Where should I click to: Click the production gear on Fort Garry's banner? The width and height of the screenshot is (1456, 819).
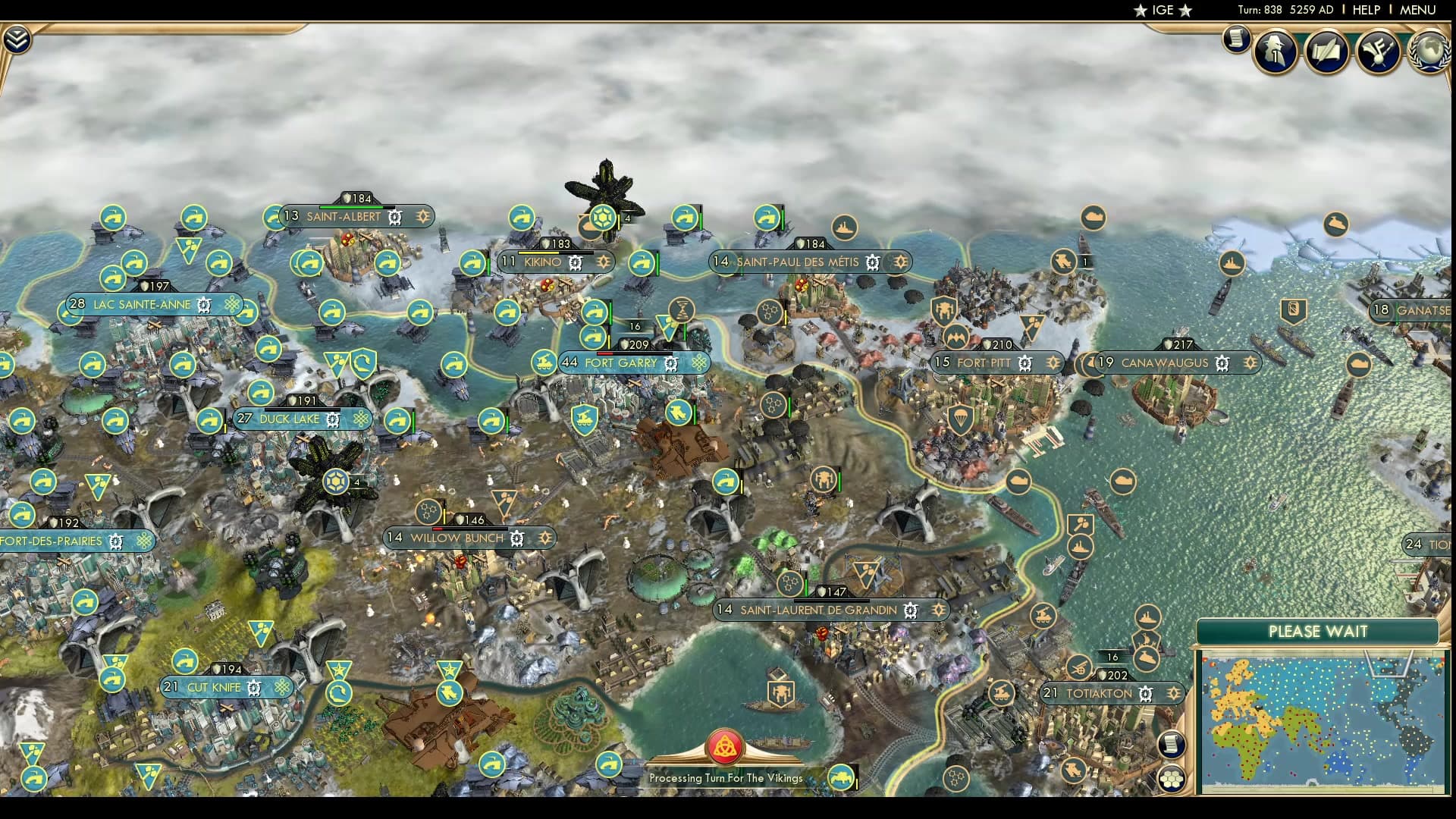pyautogui.click(x=670, y=364)
